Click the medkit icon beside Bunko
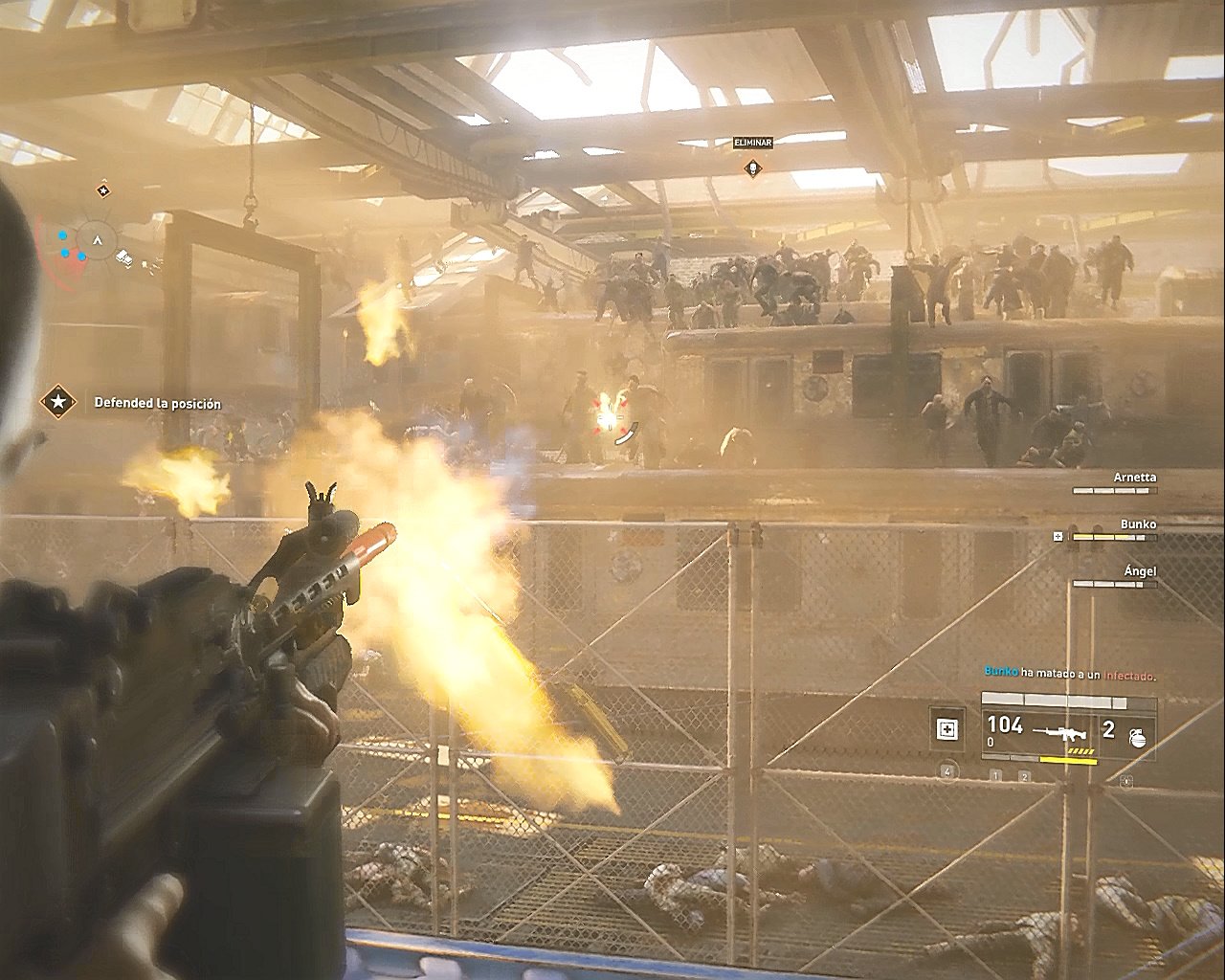The width and height of the screenshot is (1225, 980). tap(1058, 537)
